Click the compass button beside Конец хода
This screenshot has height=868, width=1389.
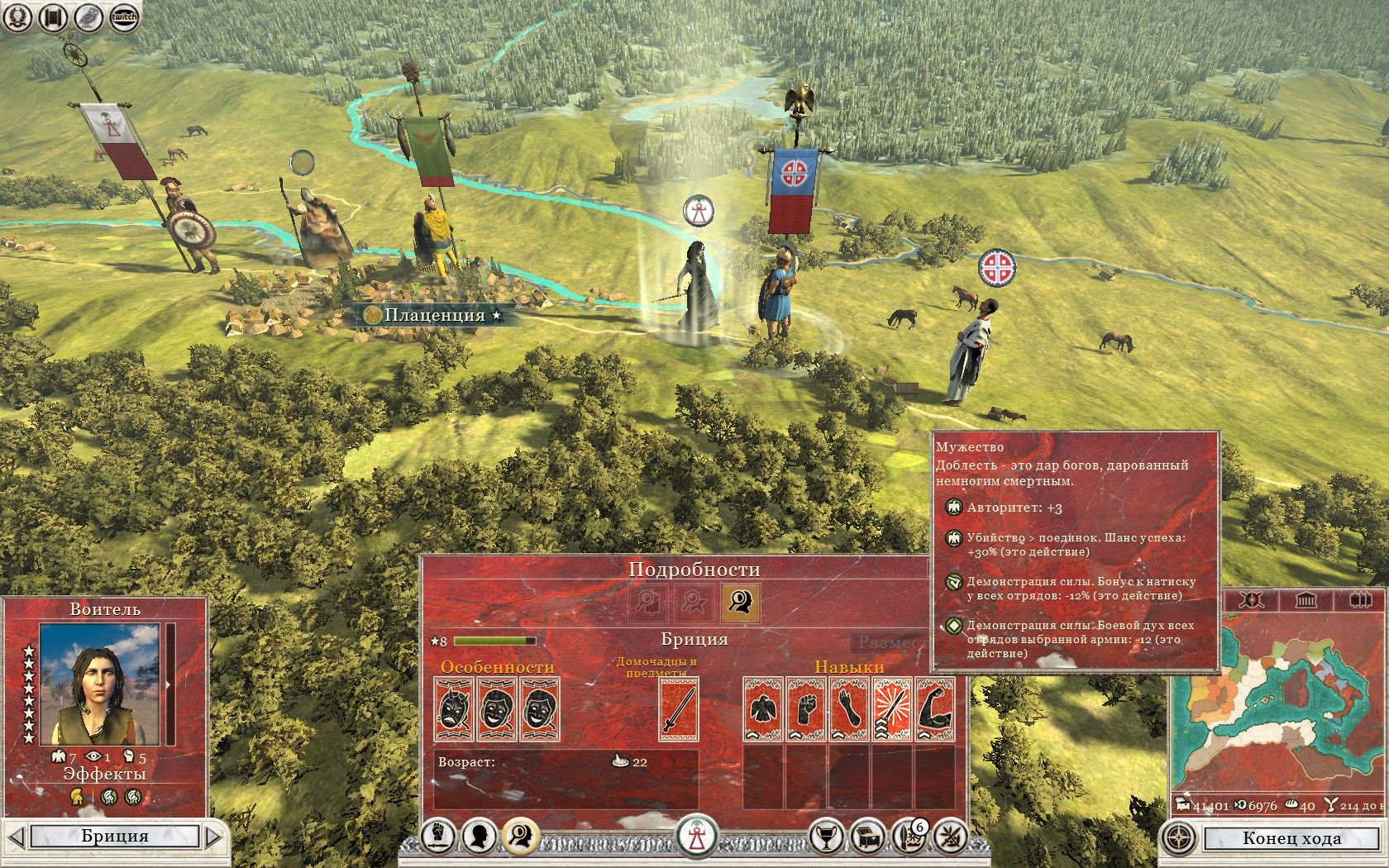1178,838
